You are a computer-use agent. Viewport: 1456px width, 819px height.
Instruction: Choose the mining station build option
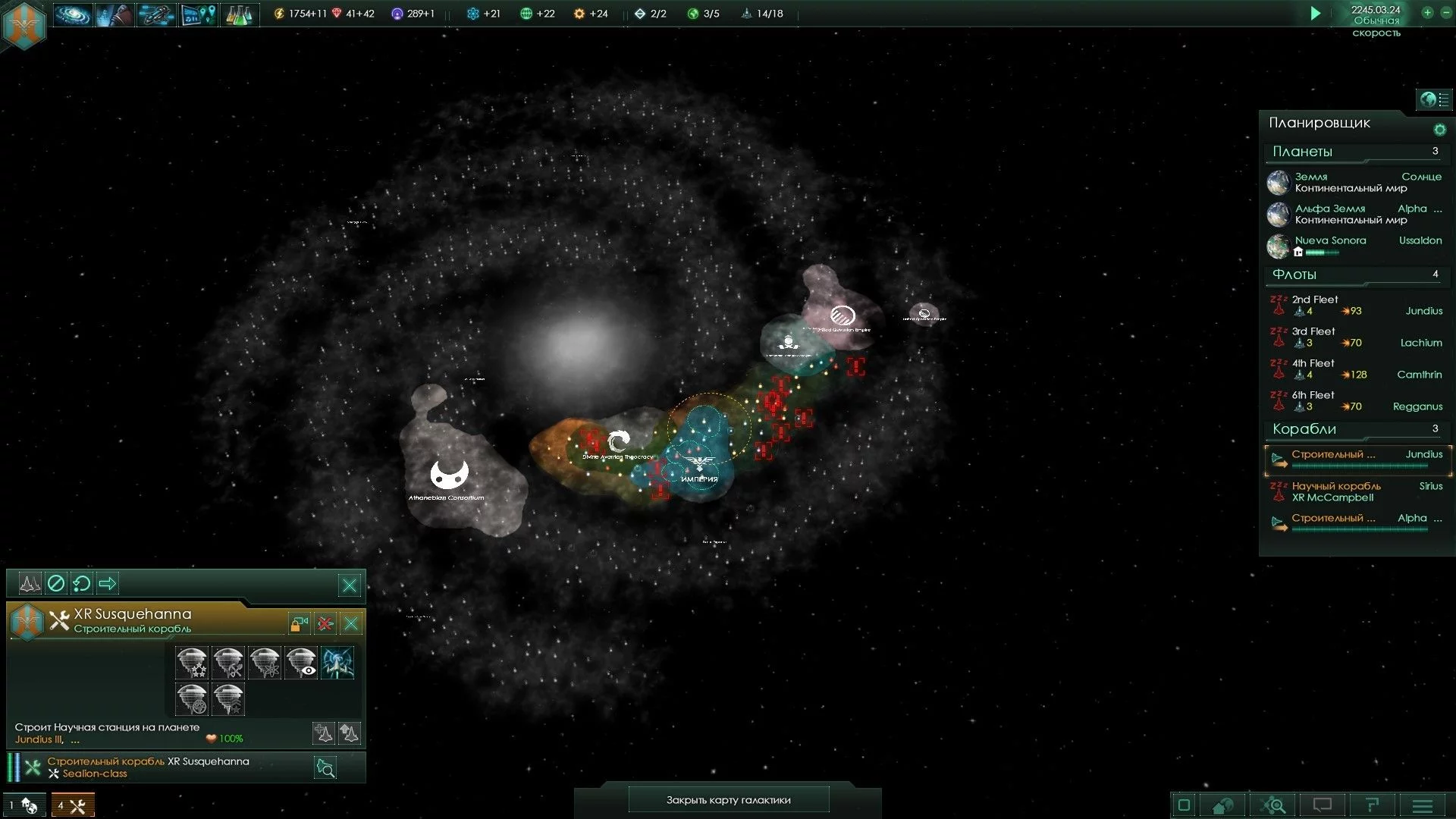tap(228, 663)
